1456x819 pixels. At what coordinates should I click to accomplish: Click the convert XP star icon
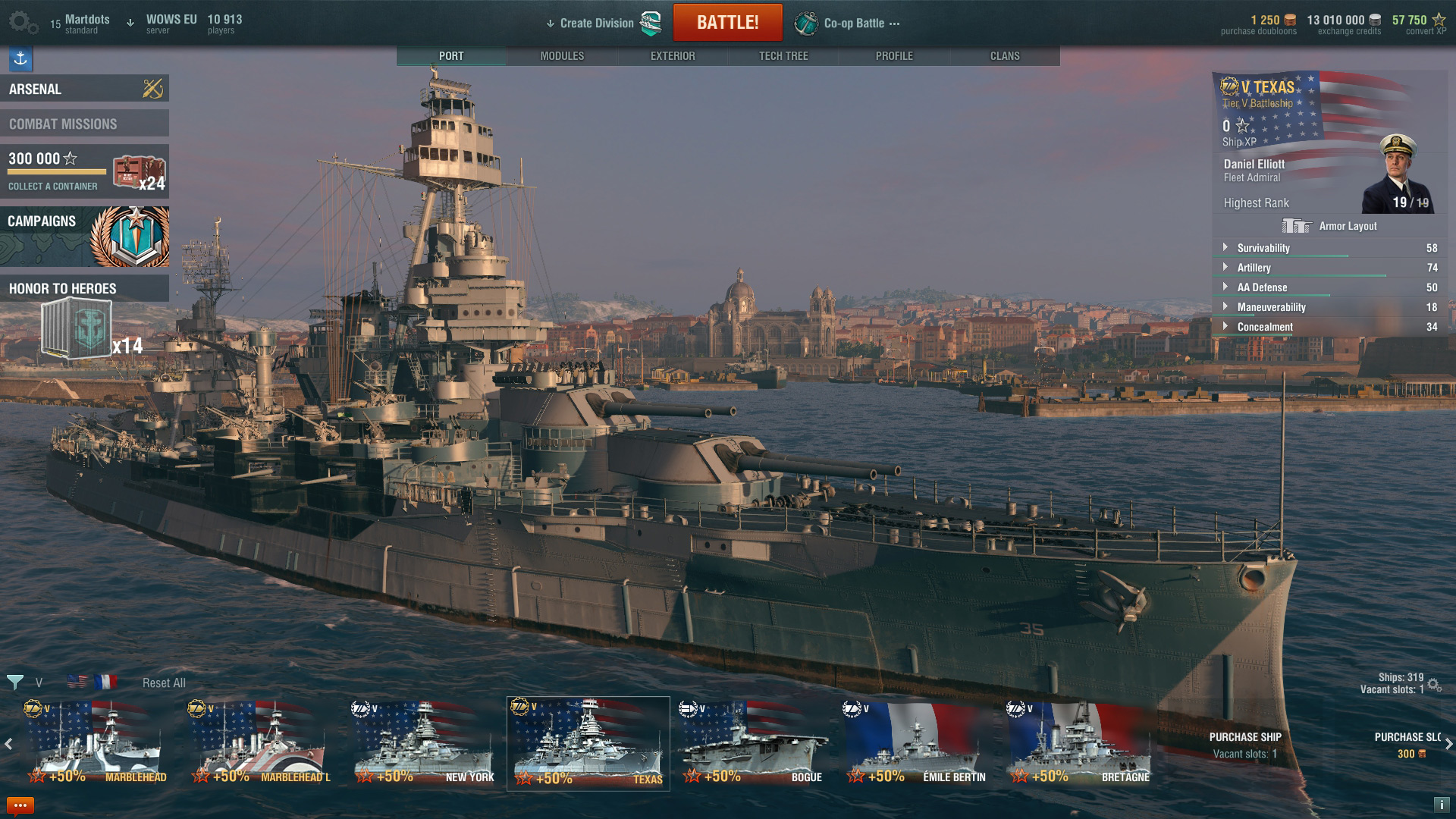pos(1439,17)
